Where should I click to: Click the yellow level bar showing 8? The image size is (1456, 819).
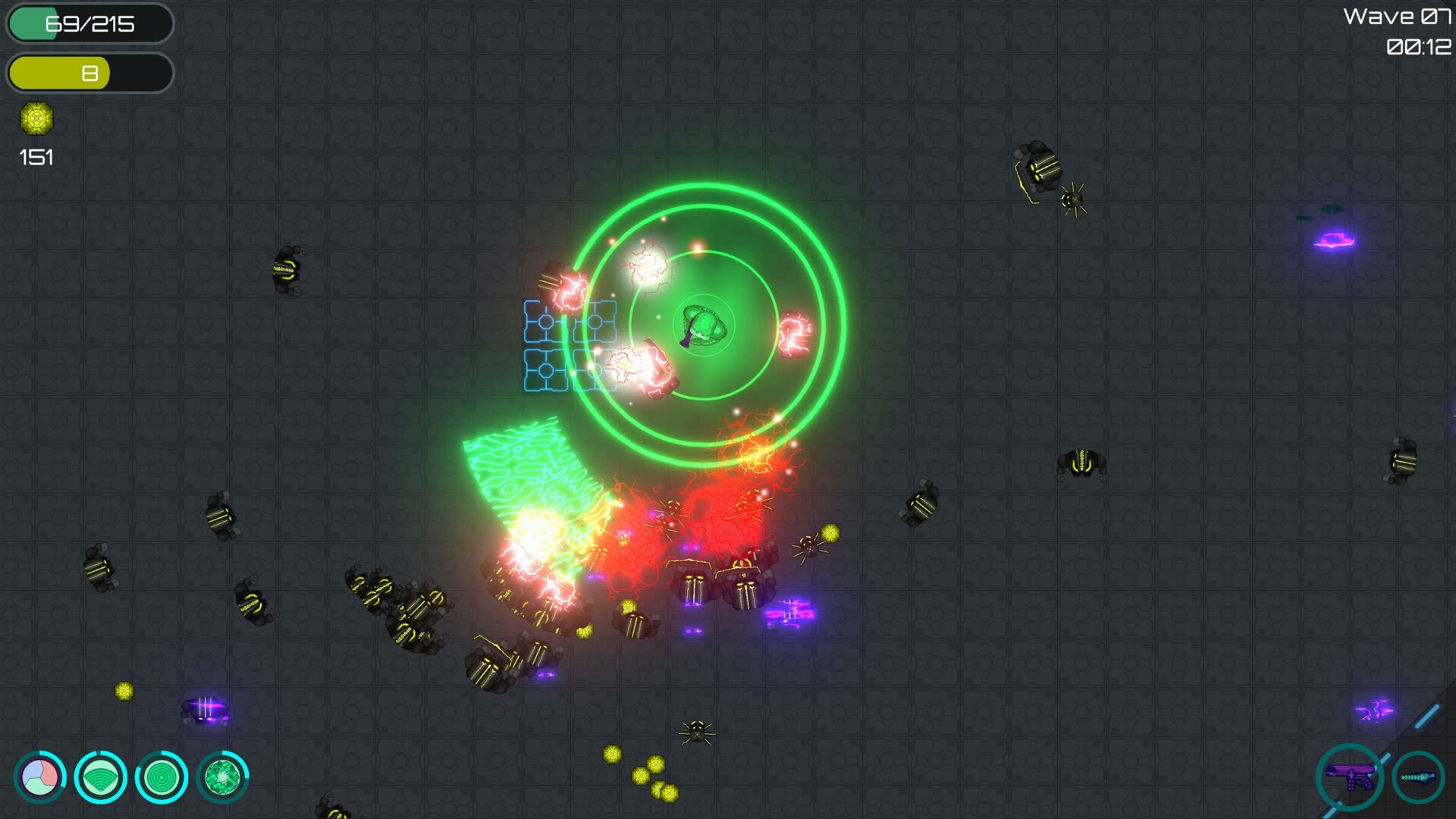89,73
